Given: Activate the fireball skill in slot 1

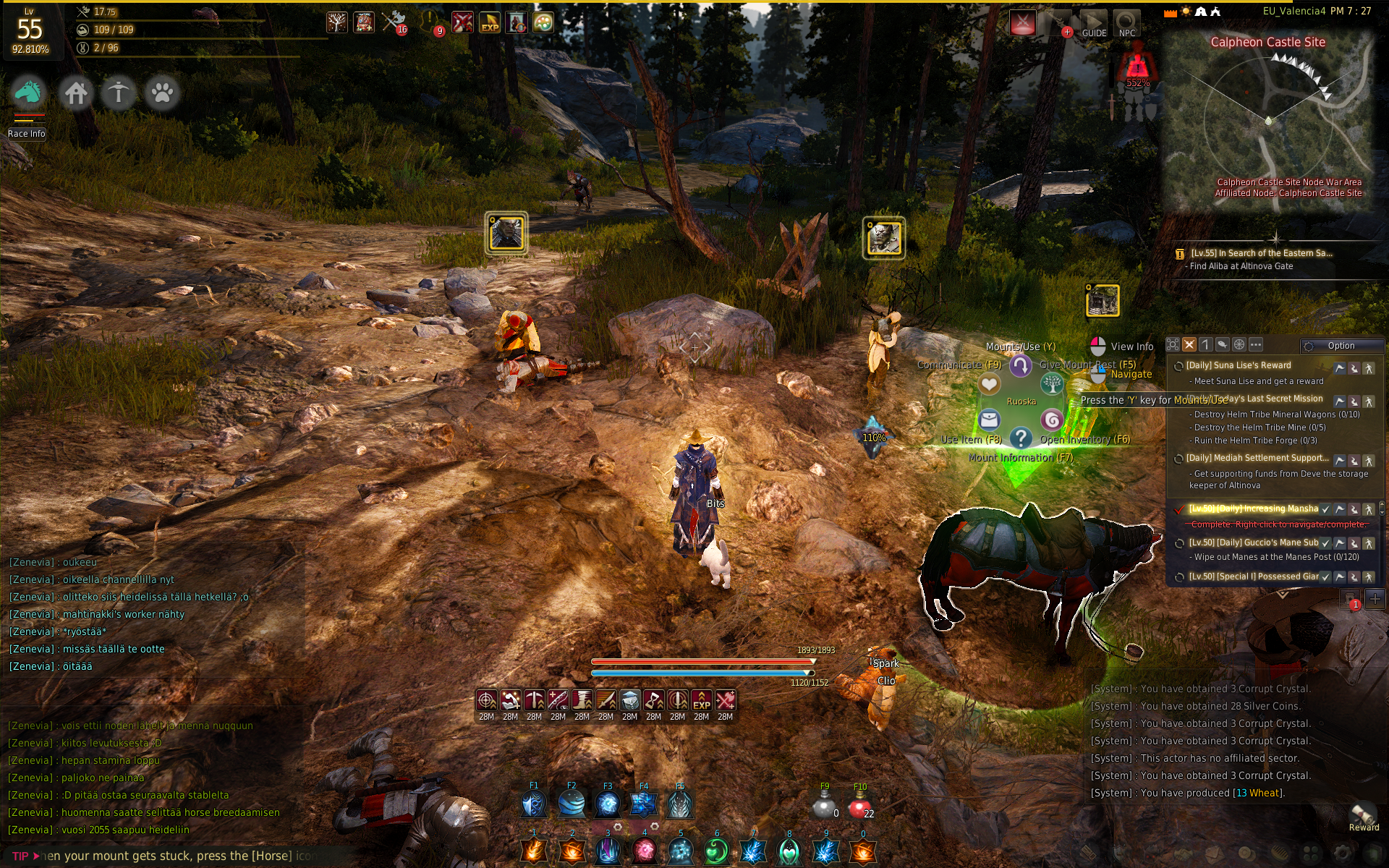Looking at the screenshot, I should pos(535,851).
